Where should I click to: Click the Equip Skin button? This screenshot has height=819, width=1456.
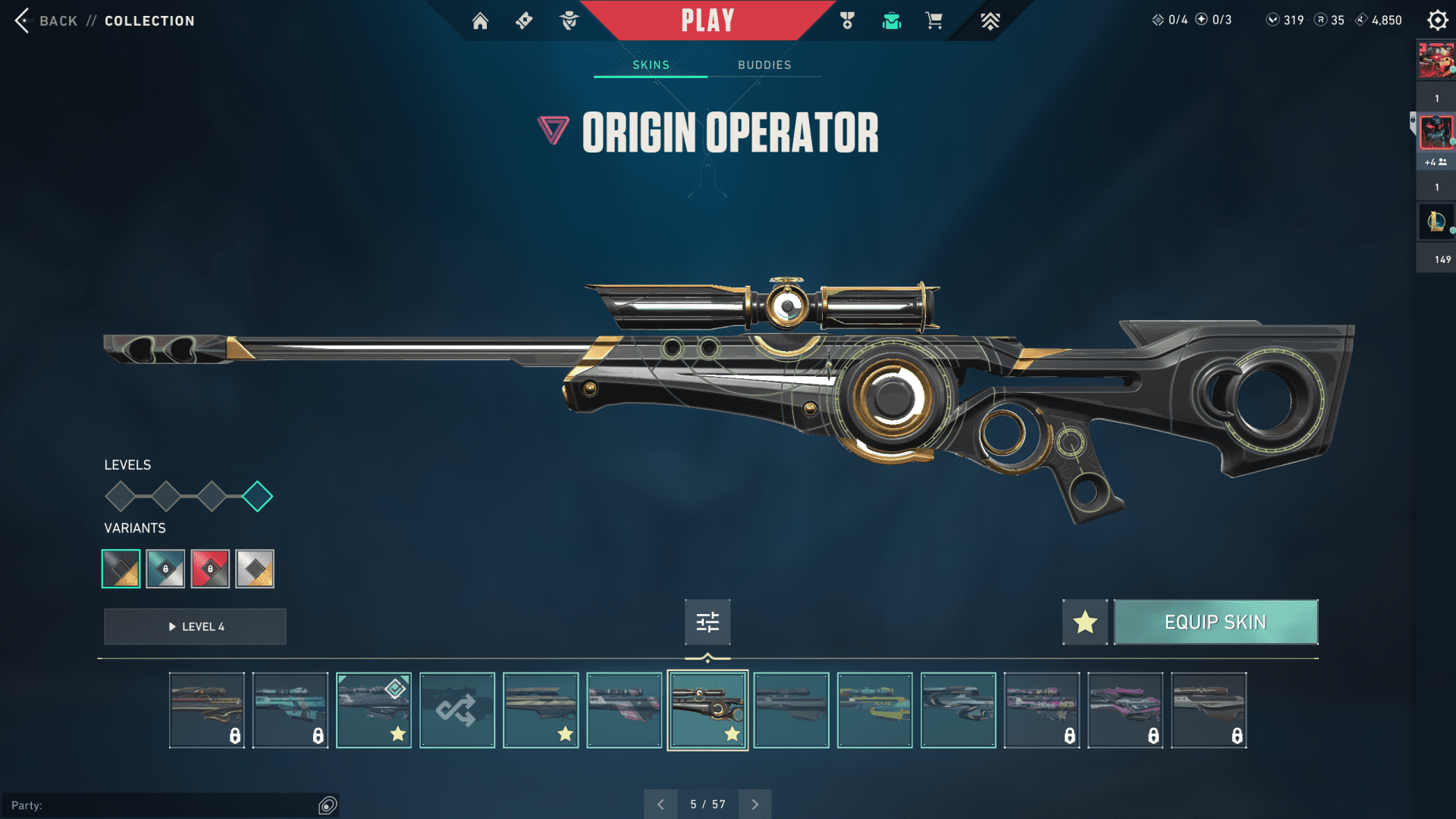tap(1215, 622)
